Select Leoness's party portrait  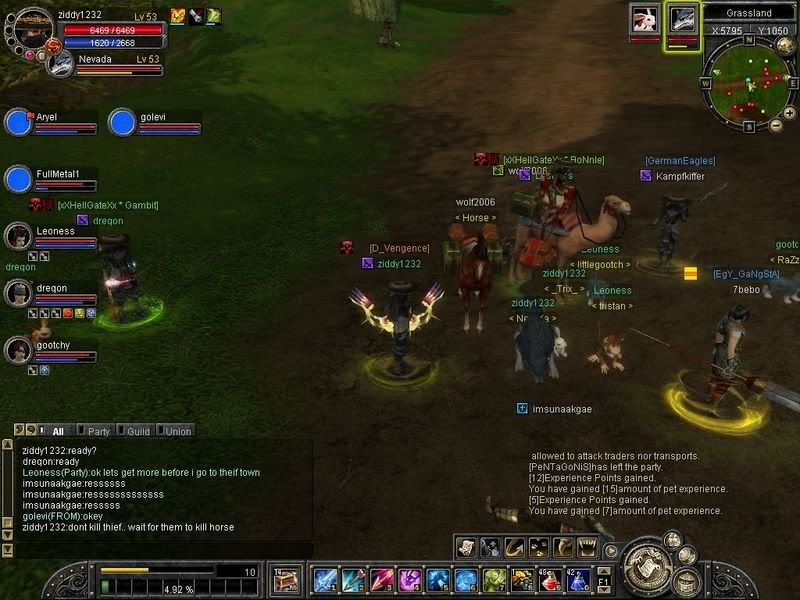[18, 236]
